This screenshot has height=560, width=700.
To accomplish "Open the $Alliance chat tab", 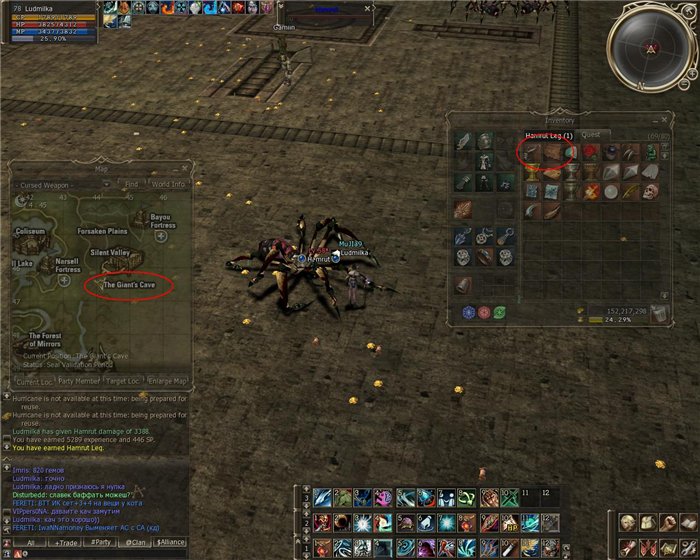I will click(x=170, y=542).
